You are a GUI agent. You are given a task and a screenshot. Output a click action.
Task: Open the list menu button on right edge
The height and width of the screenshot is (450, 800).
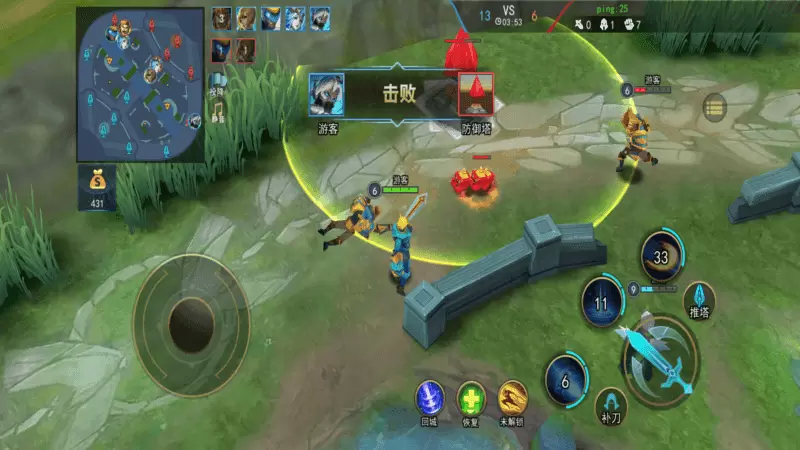click(x=714, y=107)
